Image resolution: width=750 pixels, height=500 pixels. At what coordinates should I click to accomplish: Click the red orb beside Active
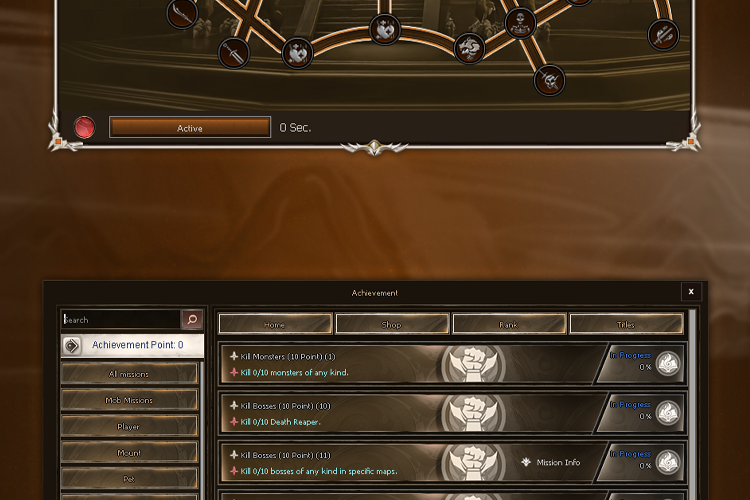[x=86, y=128]
